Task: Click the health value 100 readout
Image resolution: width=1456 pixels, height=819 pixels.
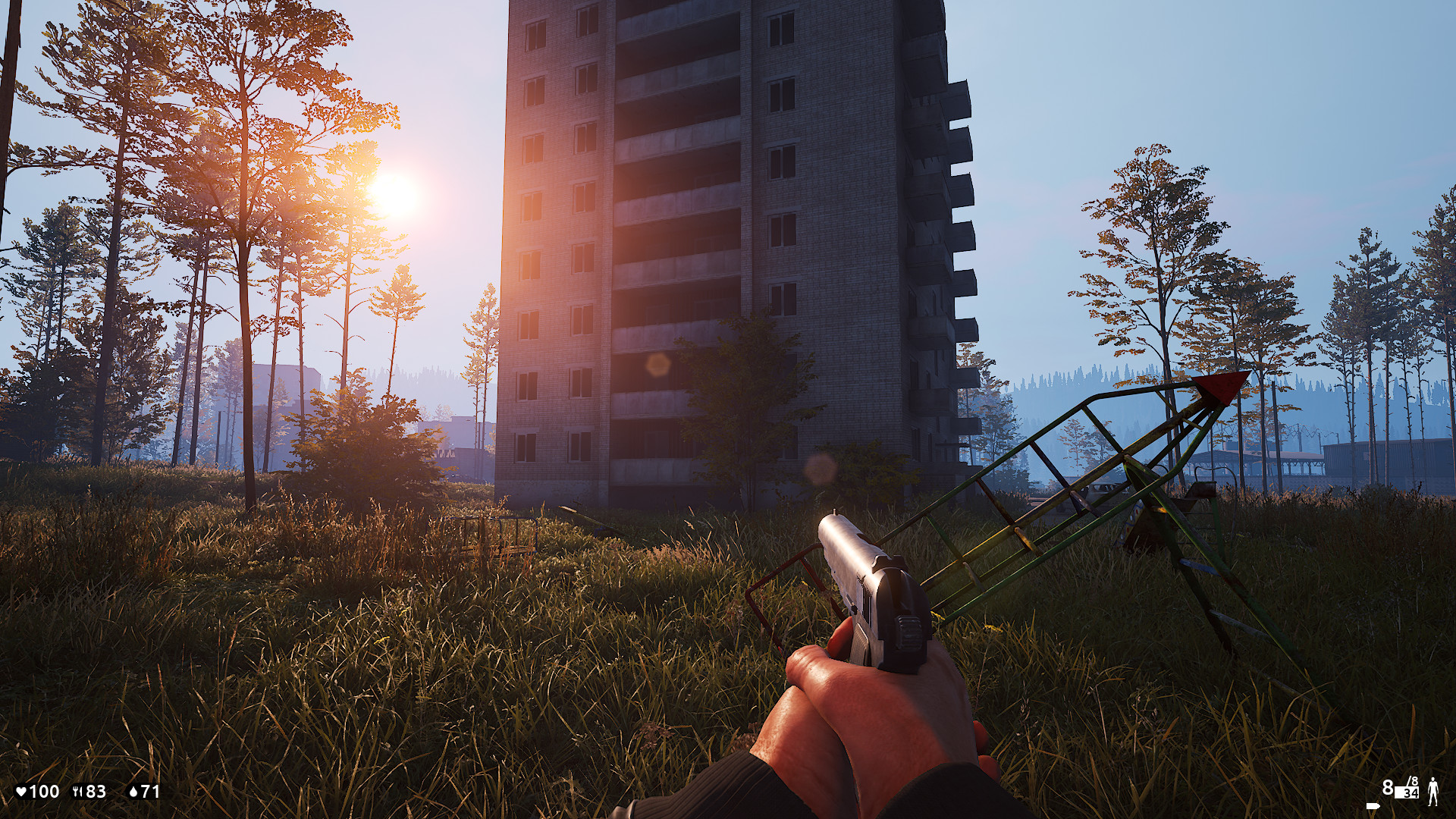Action: coord(43,792)
